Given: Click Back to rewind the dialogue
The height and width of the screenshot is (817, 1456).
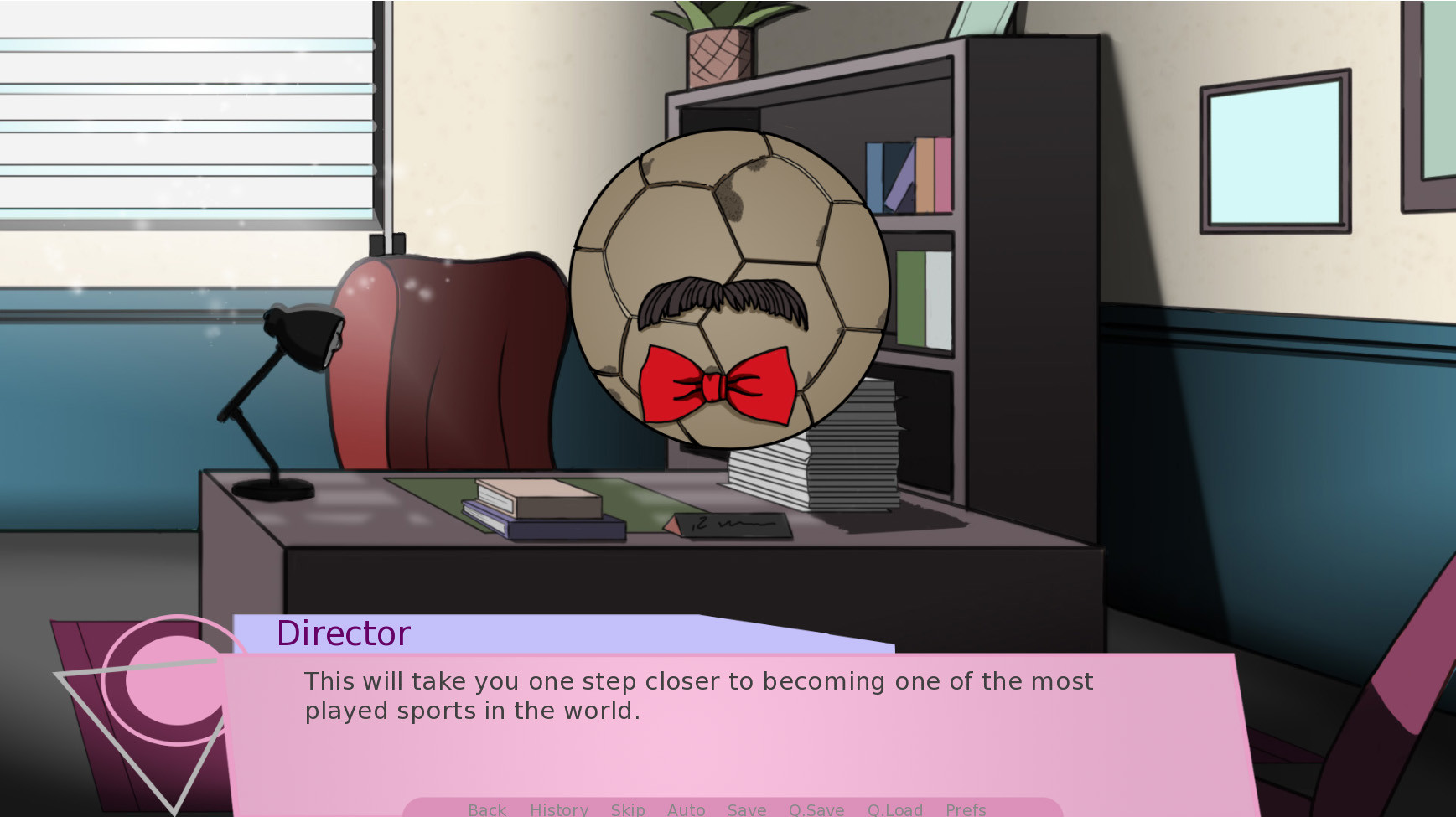Looking at the screenshot, I should [x=487, y=809].
